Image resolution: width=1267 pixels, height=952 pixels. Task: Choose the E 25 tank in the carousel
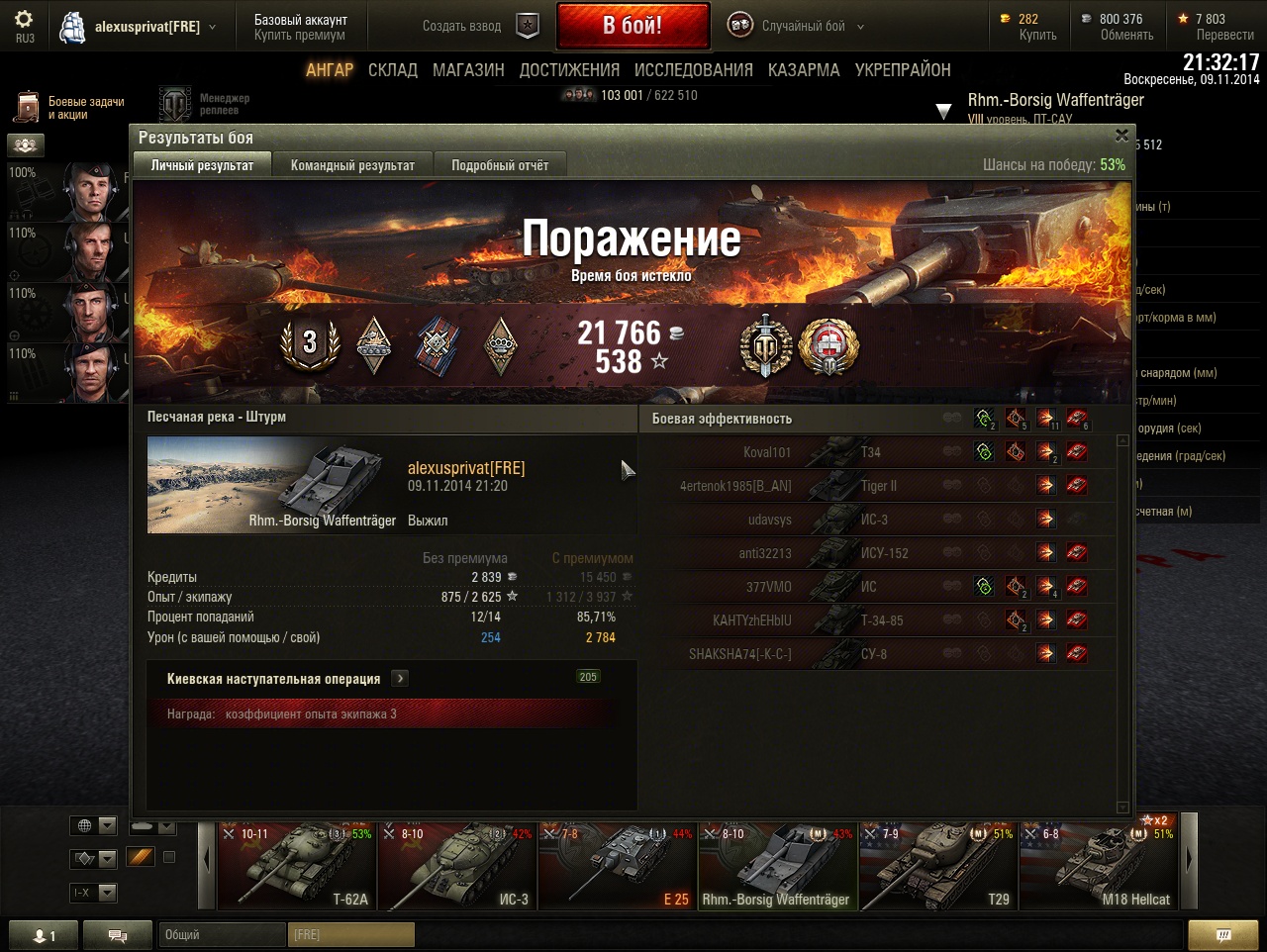pyautogui.click(x=617, y=866)
